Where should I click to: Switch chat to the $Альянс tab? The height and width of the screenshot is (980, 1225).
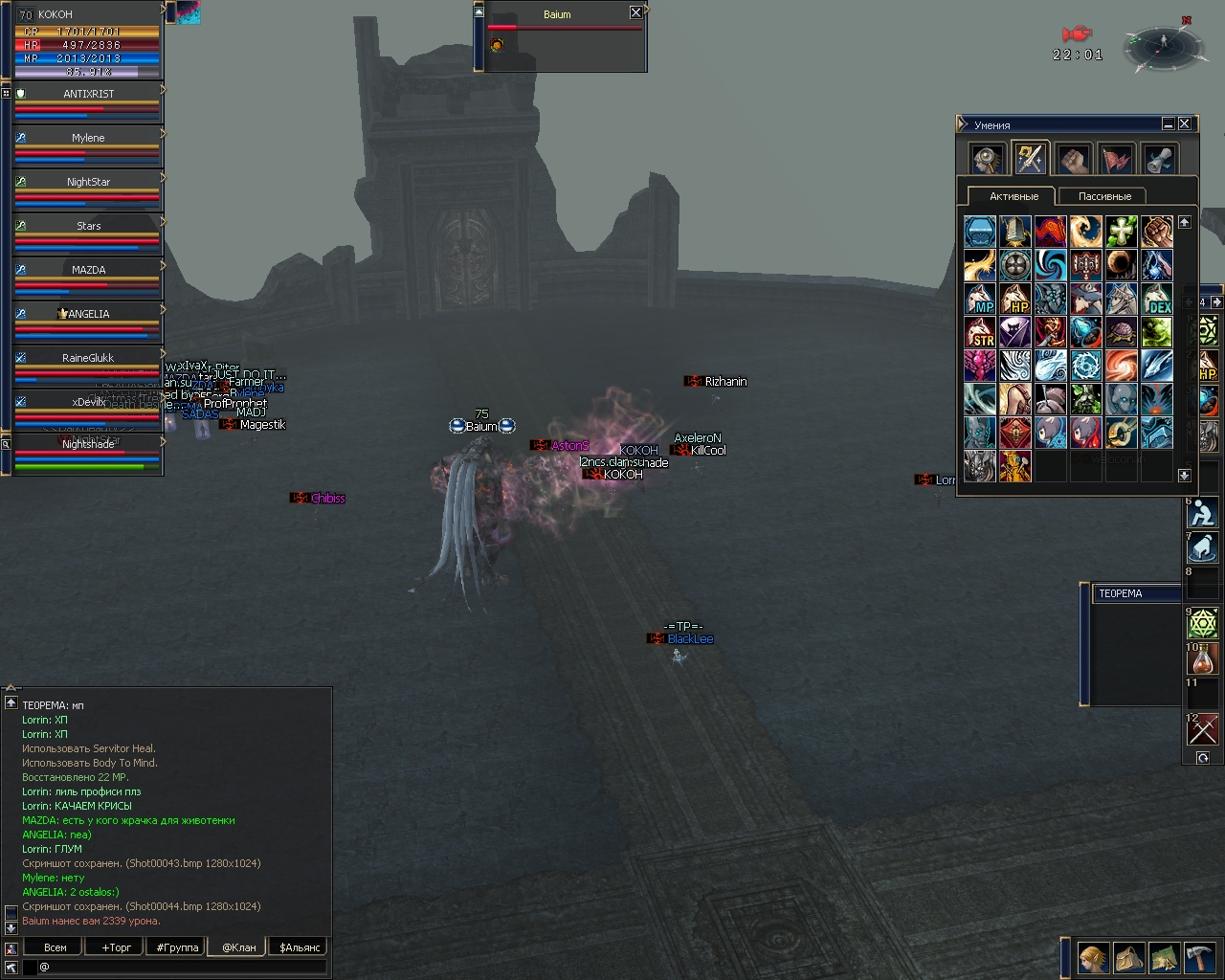coord(300,947)
